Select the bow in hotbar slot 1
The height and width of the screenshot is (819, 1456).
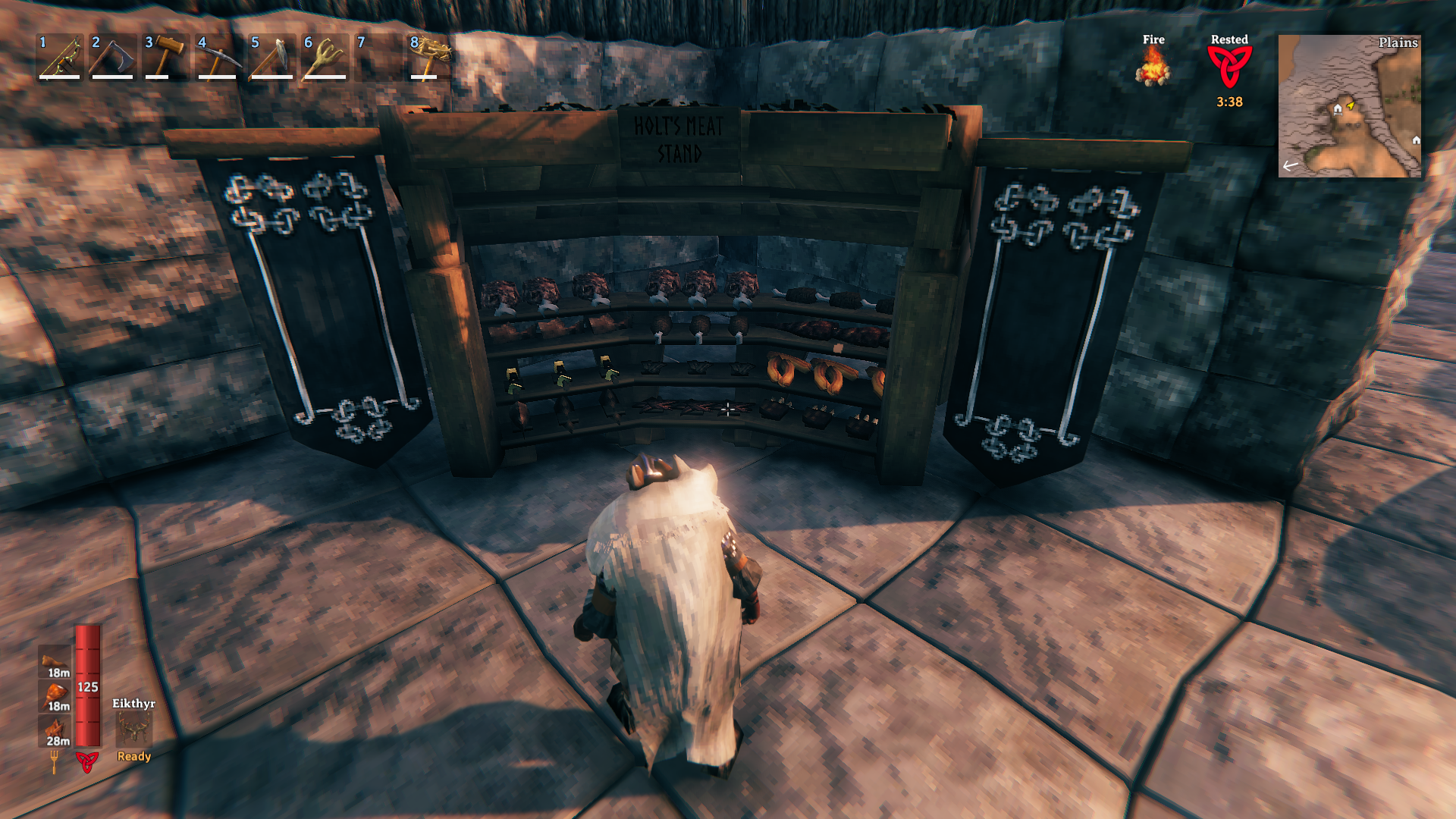coord(60,56)
